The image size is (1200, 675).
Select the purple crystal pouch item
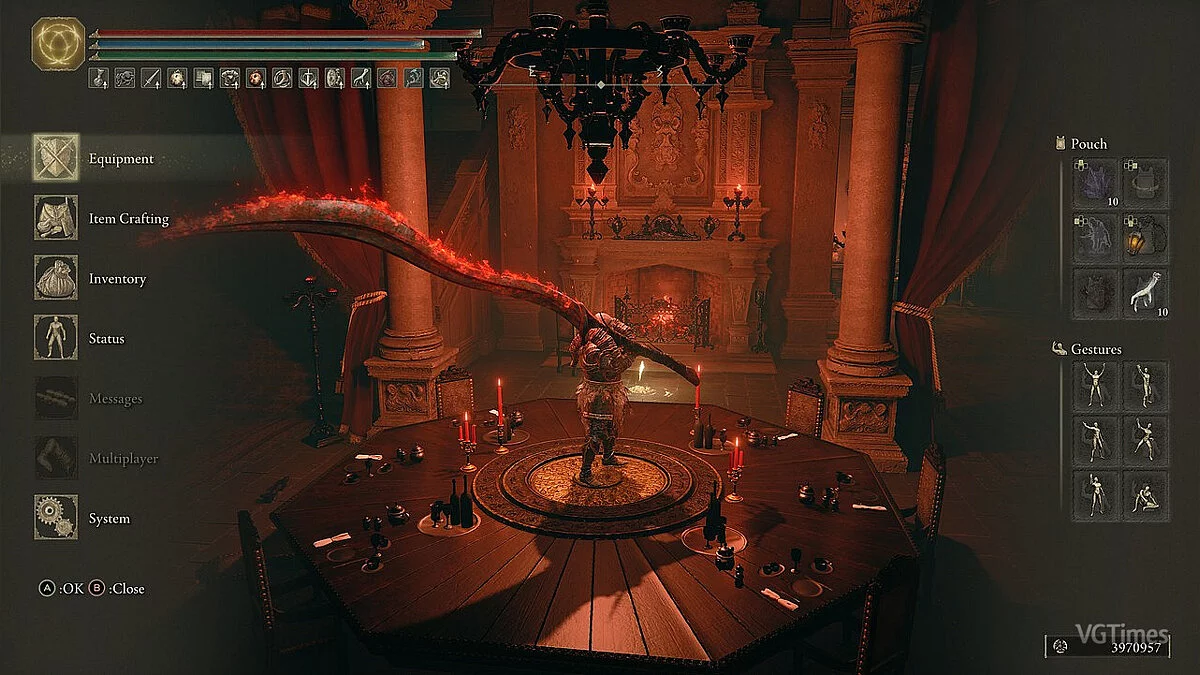click(1096, 184)
